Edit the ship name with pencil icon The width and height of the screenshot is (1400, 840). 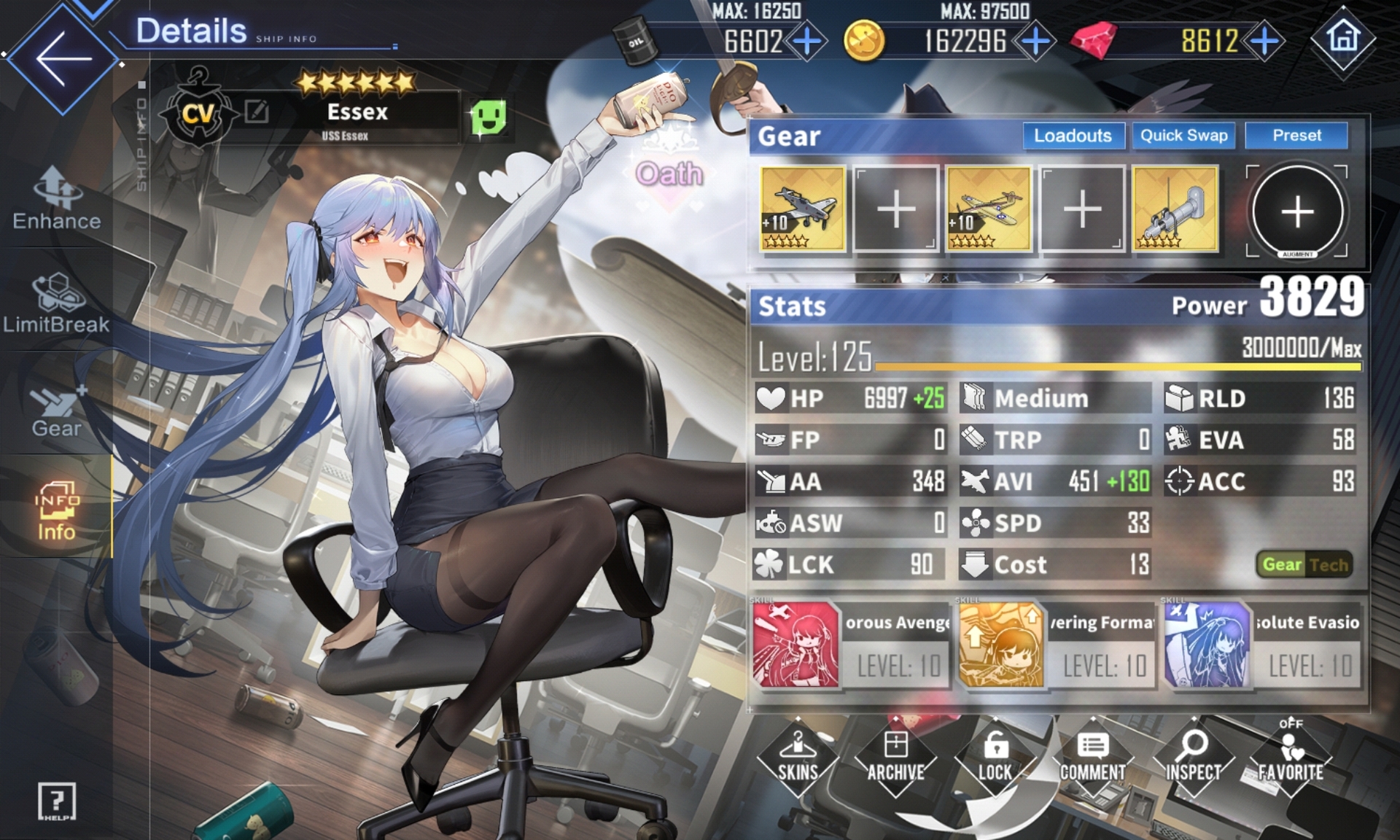(257, 112)
